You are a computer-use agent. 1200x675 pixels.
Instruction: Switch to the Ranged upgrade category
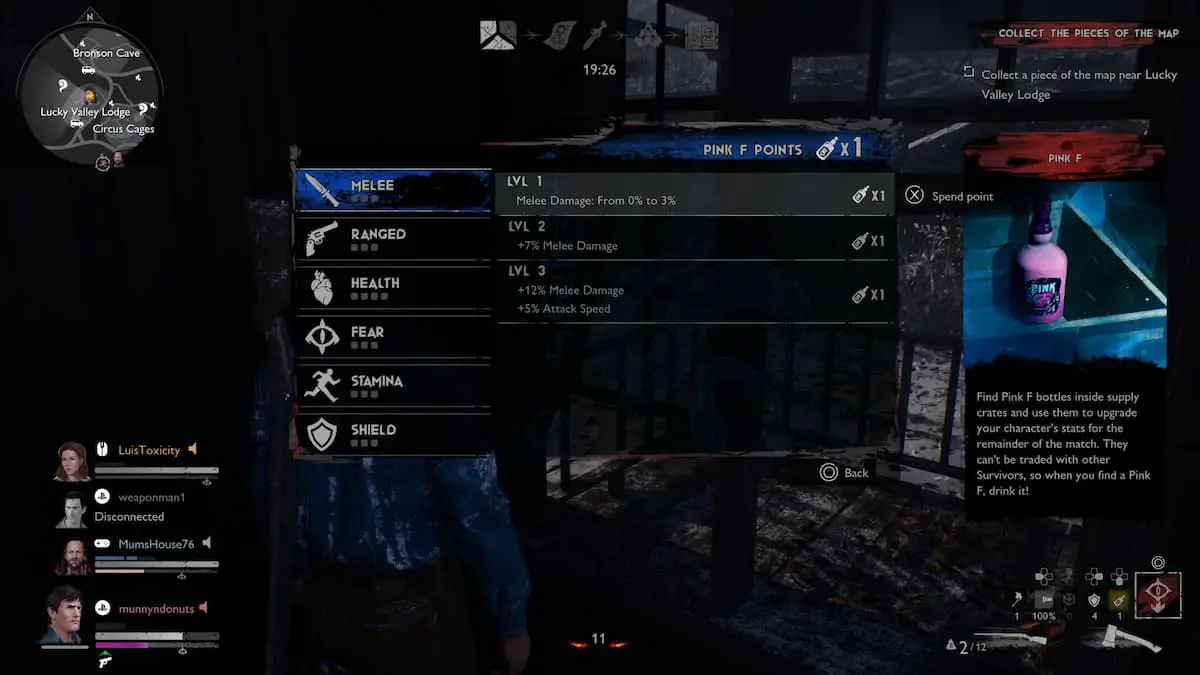pos(392,239)
